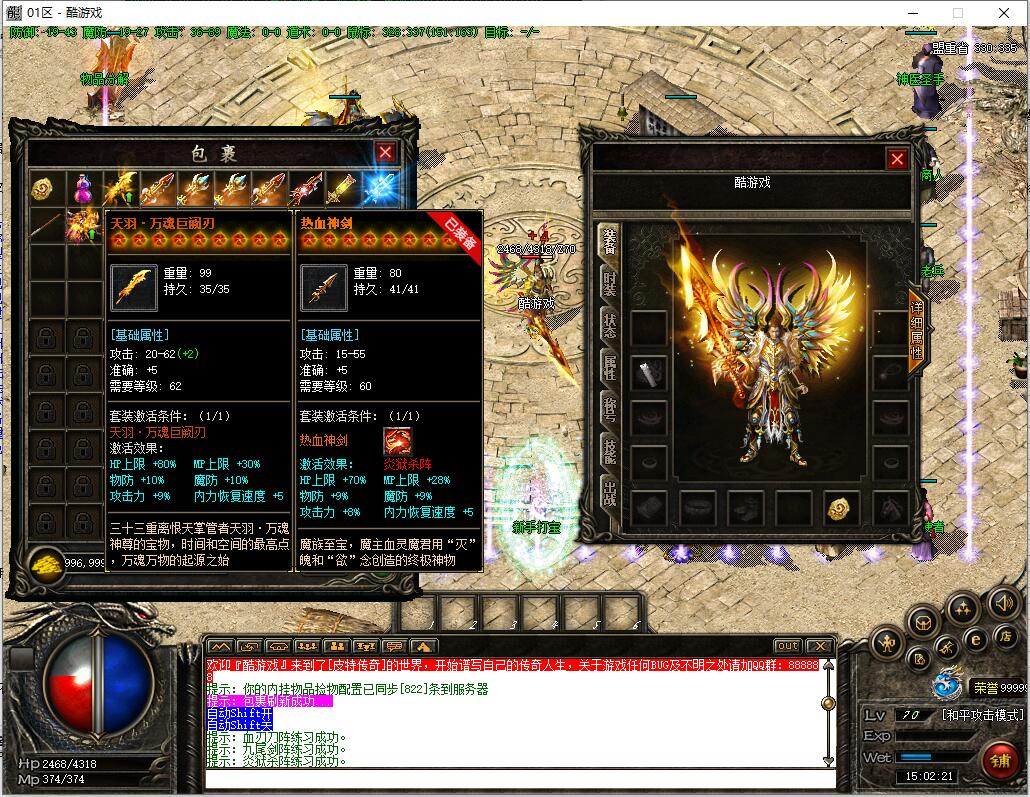Toggle sound with the speaker icon

click(1003, 603)
